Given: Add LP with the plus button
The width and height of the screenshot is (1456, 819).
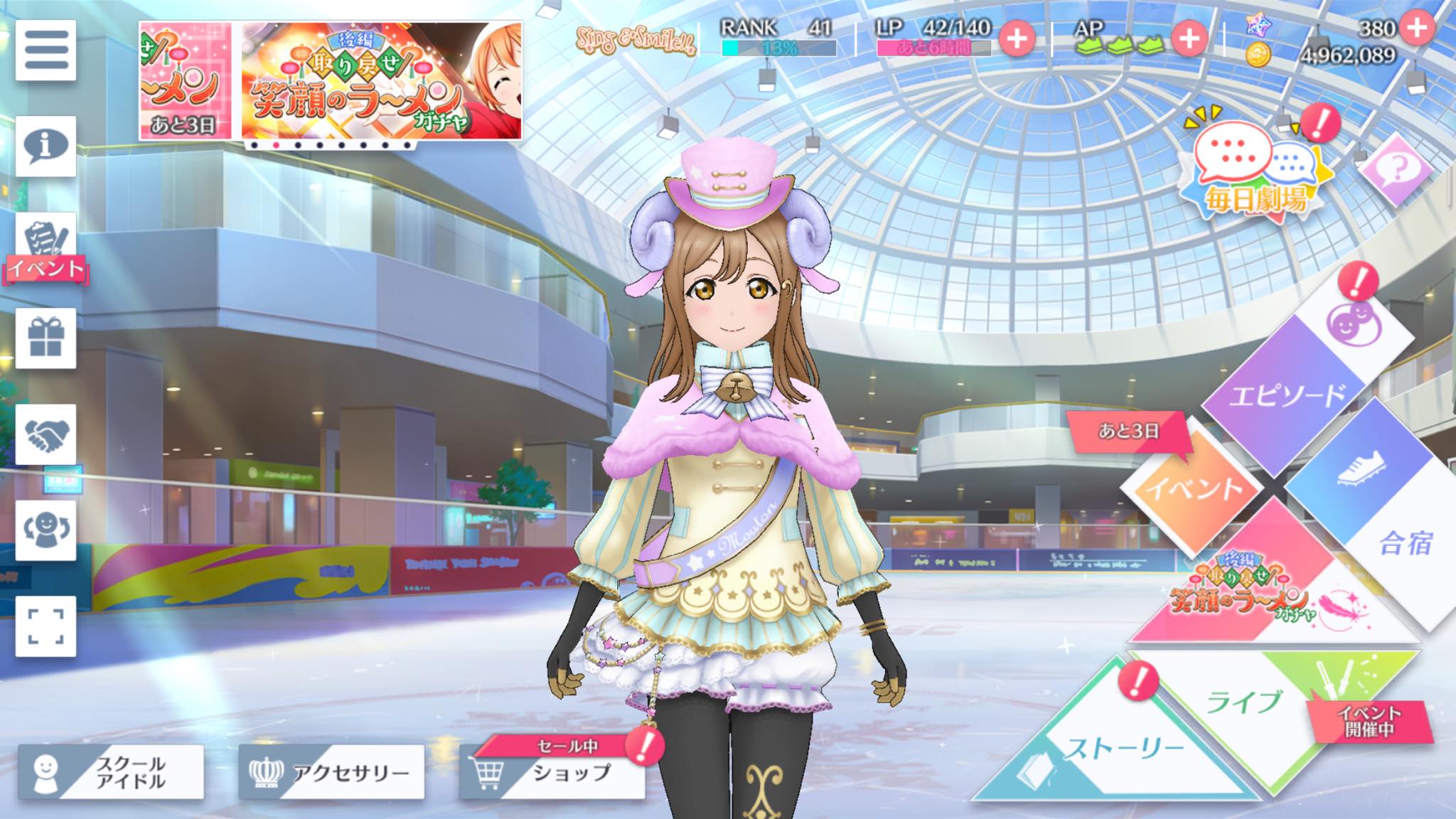Looking at the screenshot, I should pyautogui.click(x=1017, y=38).
